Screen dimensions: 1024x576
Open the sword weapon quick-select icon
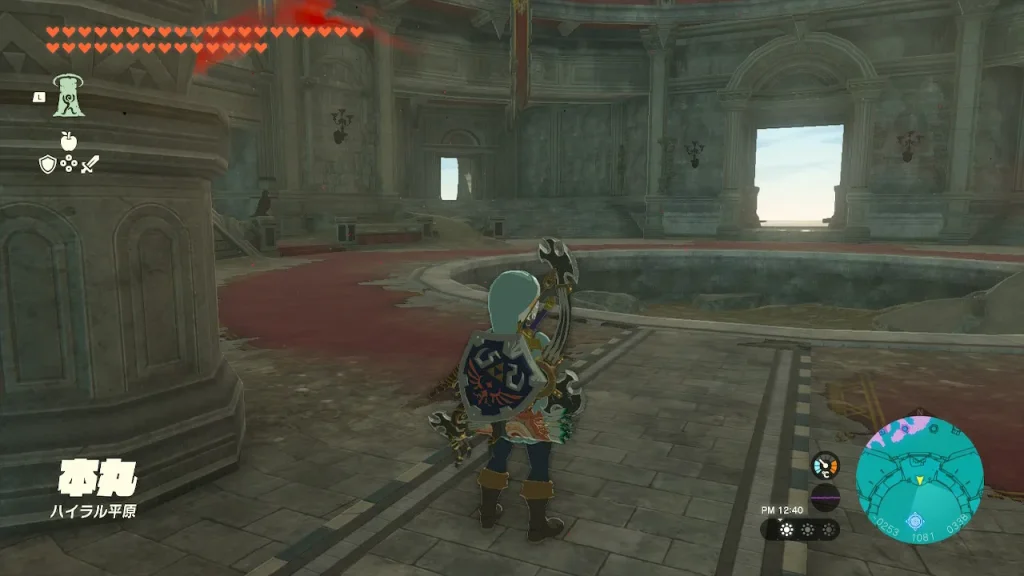point(90,163)
